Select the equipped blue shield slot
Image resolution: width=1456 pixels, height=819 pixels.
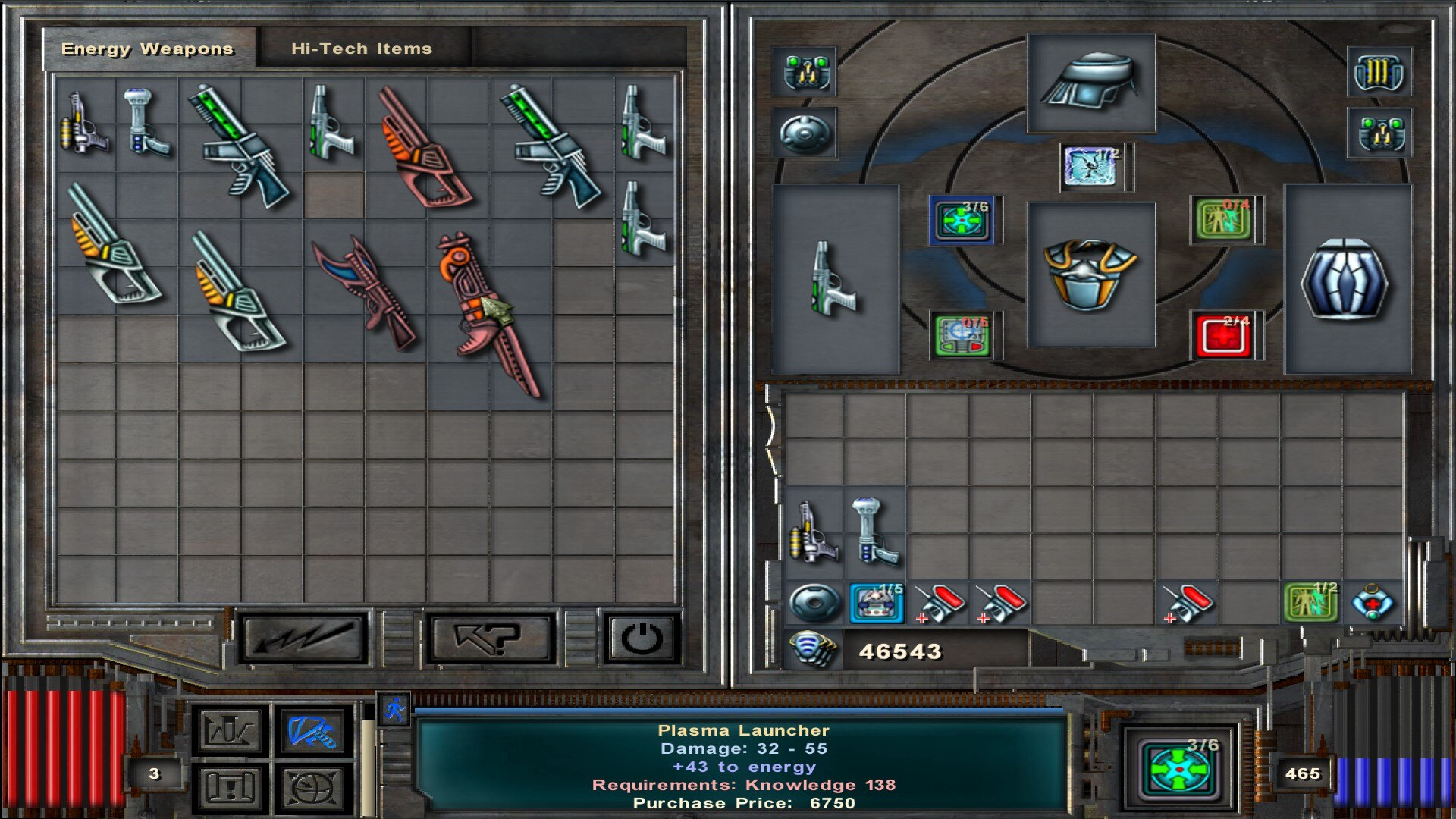[1346, 279]
